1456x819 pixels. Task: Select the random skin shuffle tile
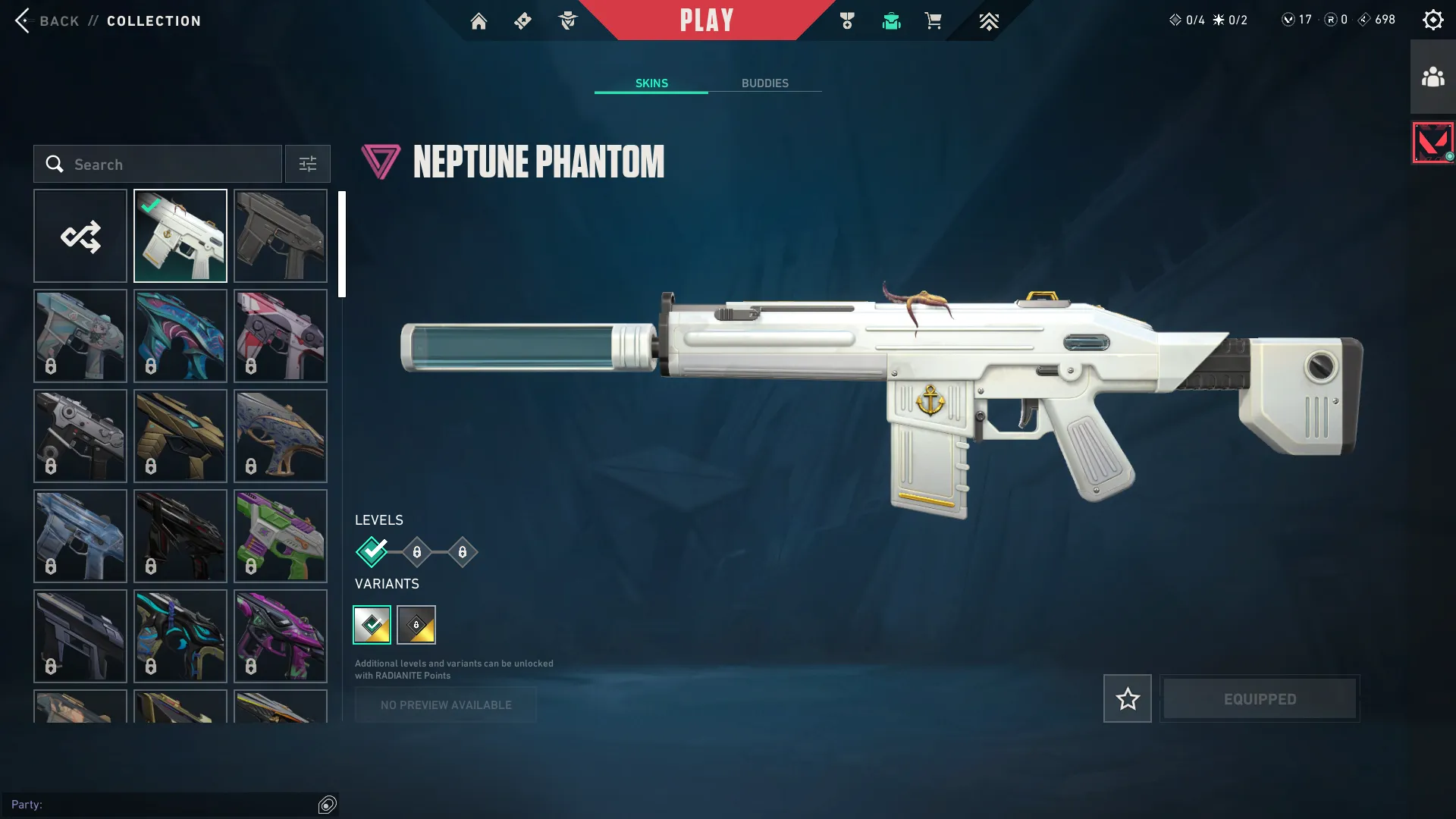[x=80, y=235]
